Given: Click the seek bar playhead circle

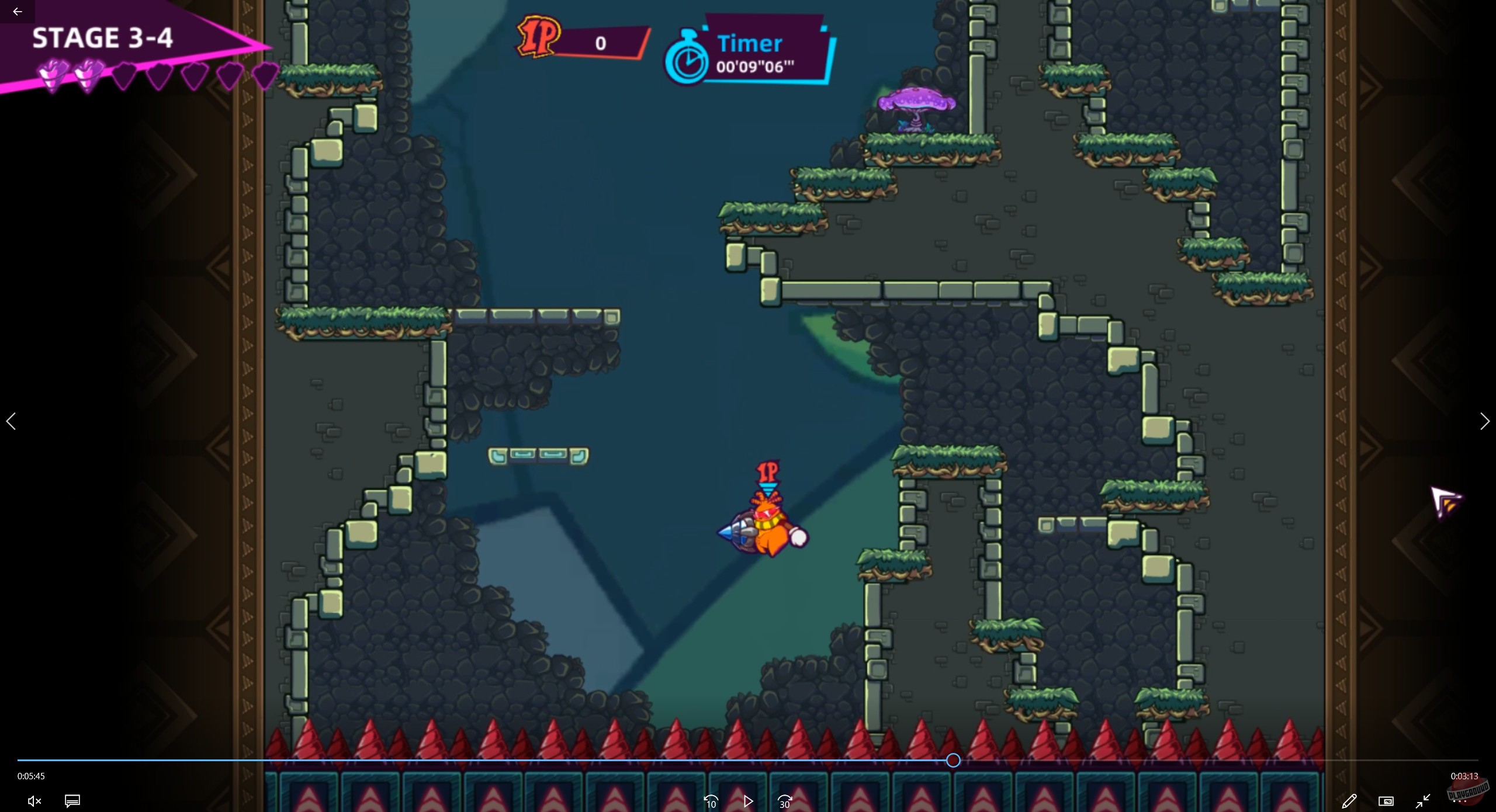Looking at the screenshot, I should [954, 760].
